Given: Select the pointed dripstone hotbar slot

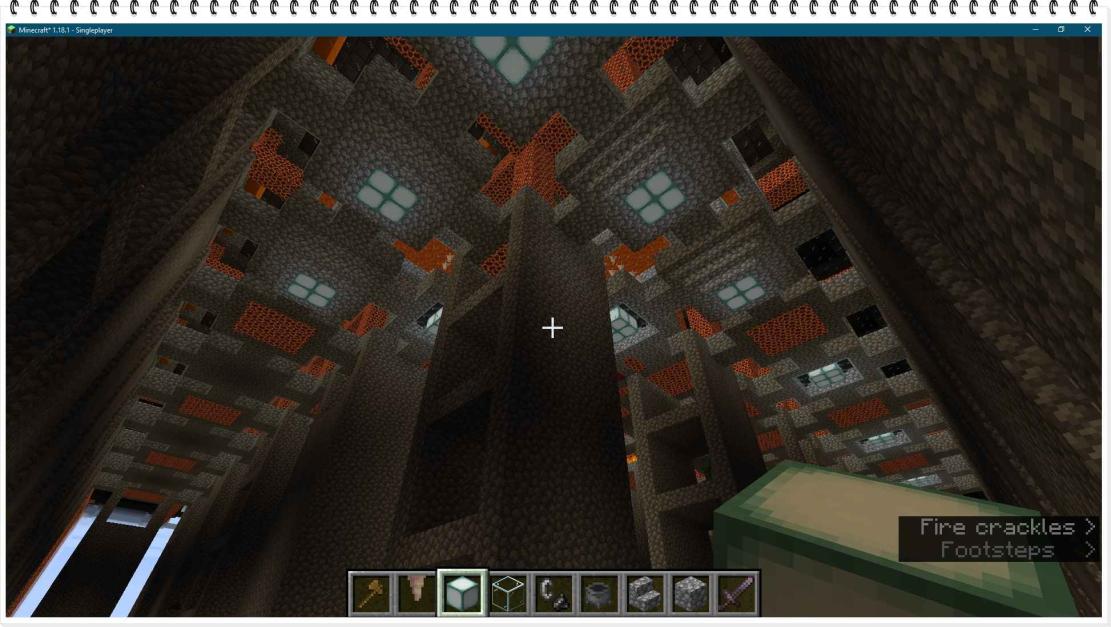Looking at the screenshot, I should pyautogui.click(x=417, y=594).
